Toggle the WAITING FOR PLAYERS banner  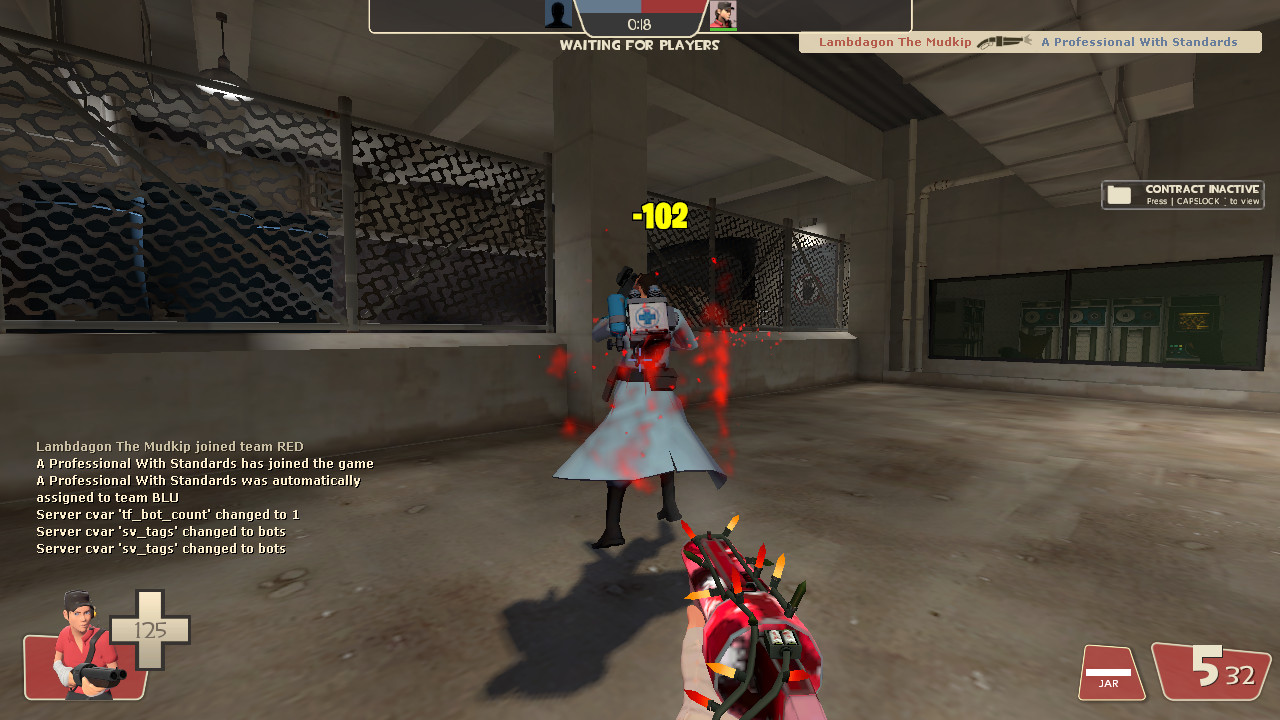[x=639, y=45]
